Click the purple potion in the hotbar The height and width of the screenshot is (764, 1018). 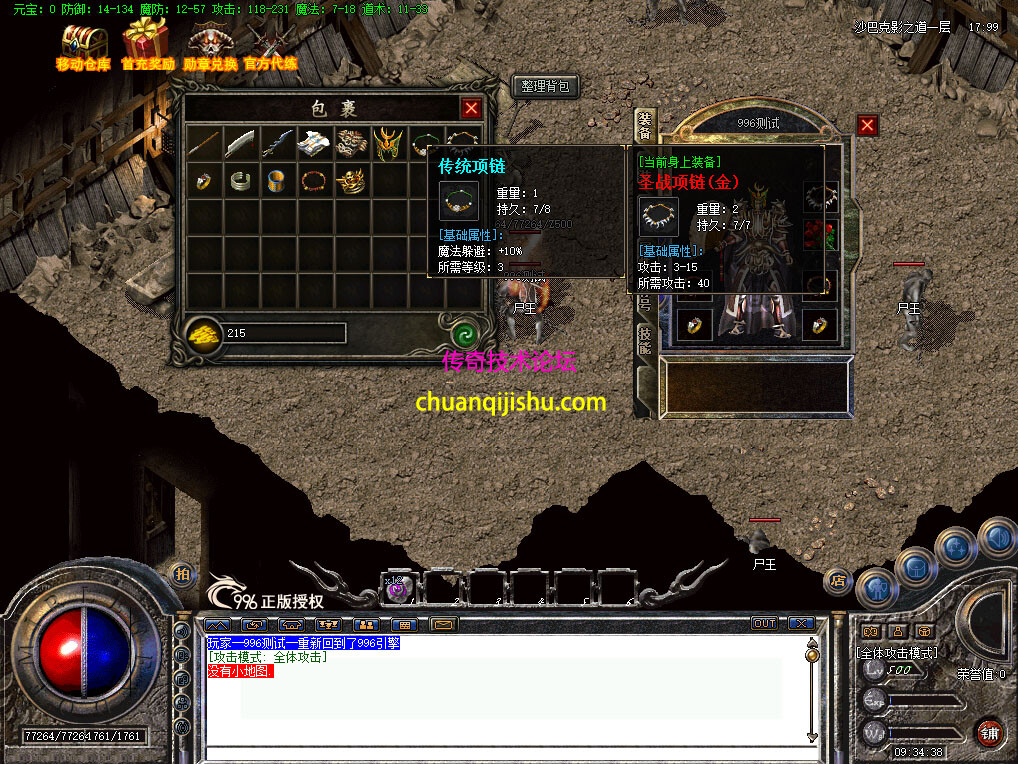click(398, 588)
